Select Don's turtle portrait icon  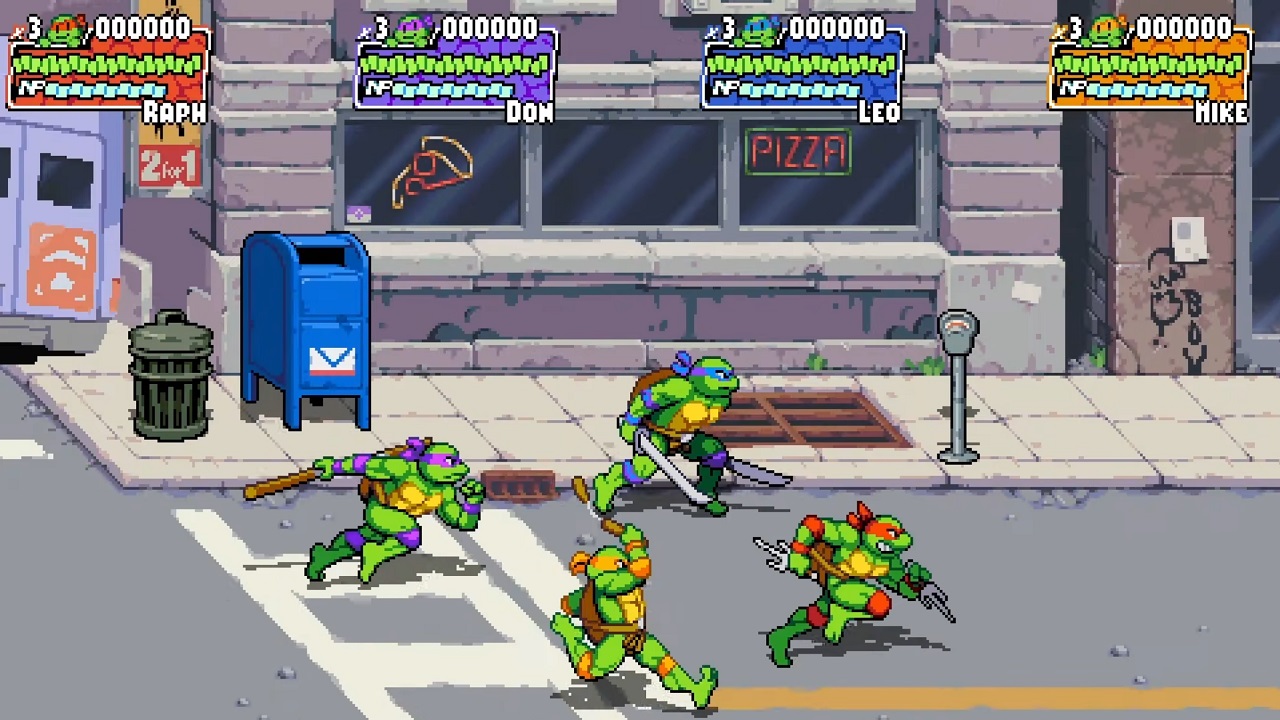(x=414, y=31)
